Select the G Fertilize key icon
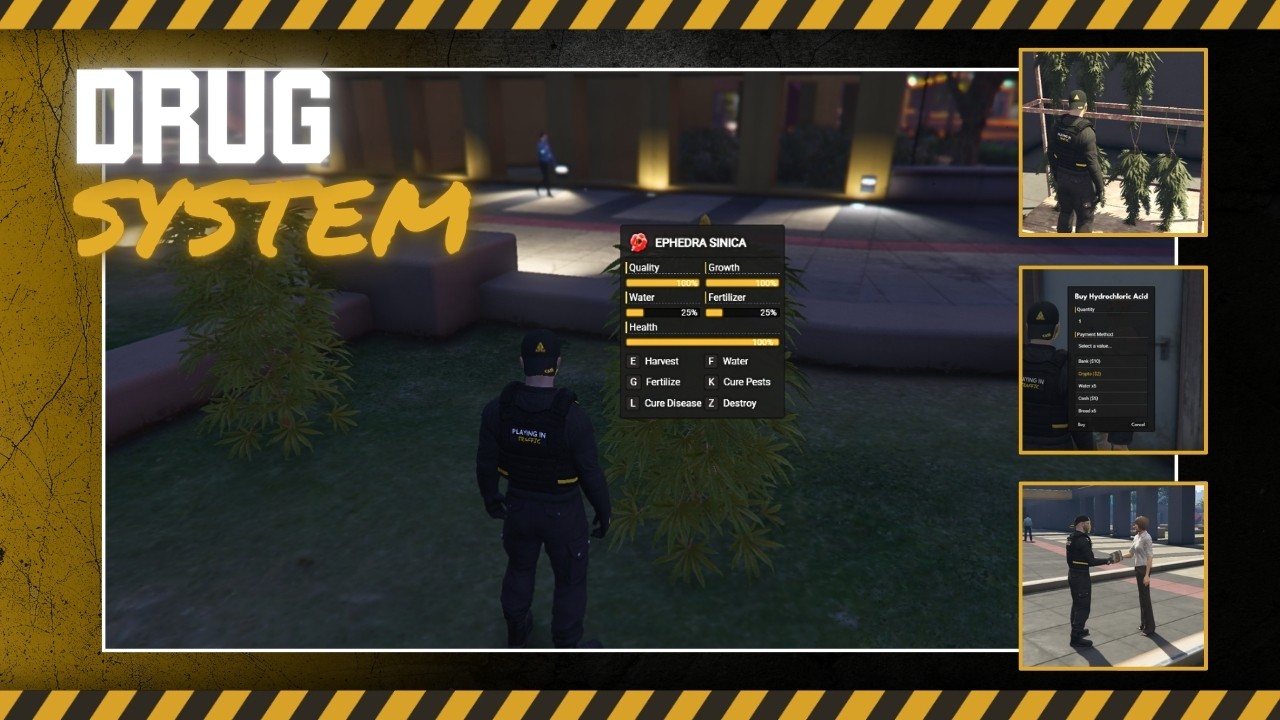Image resolution: width=1280 pixels, height=720 pixels. (634, 382)
